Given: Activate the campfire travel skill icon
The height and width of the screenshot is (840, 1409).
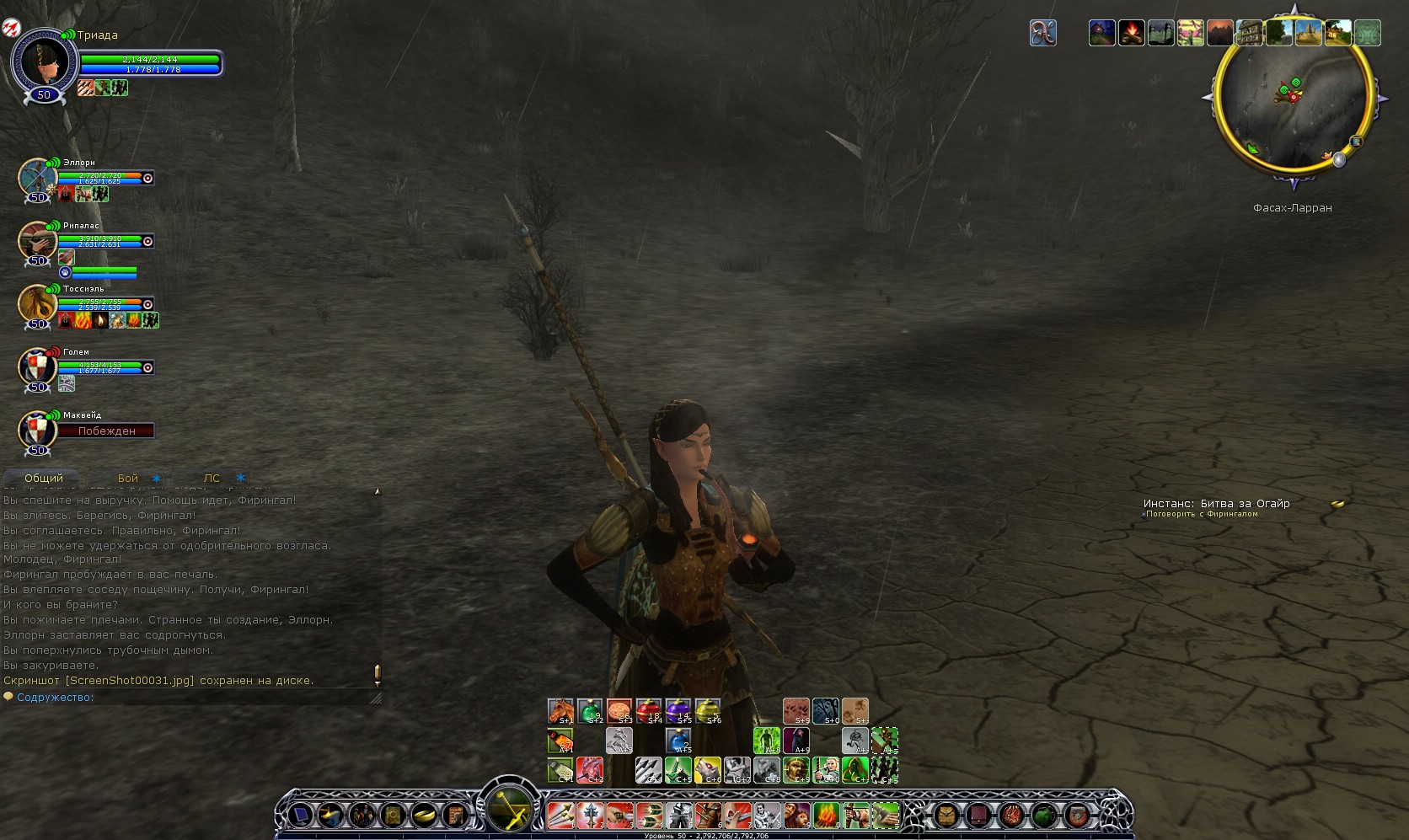Looking at the screenshot, I should pos(1131,33).
